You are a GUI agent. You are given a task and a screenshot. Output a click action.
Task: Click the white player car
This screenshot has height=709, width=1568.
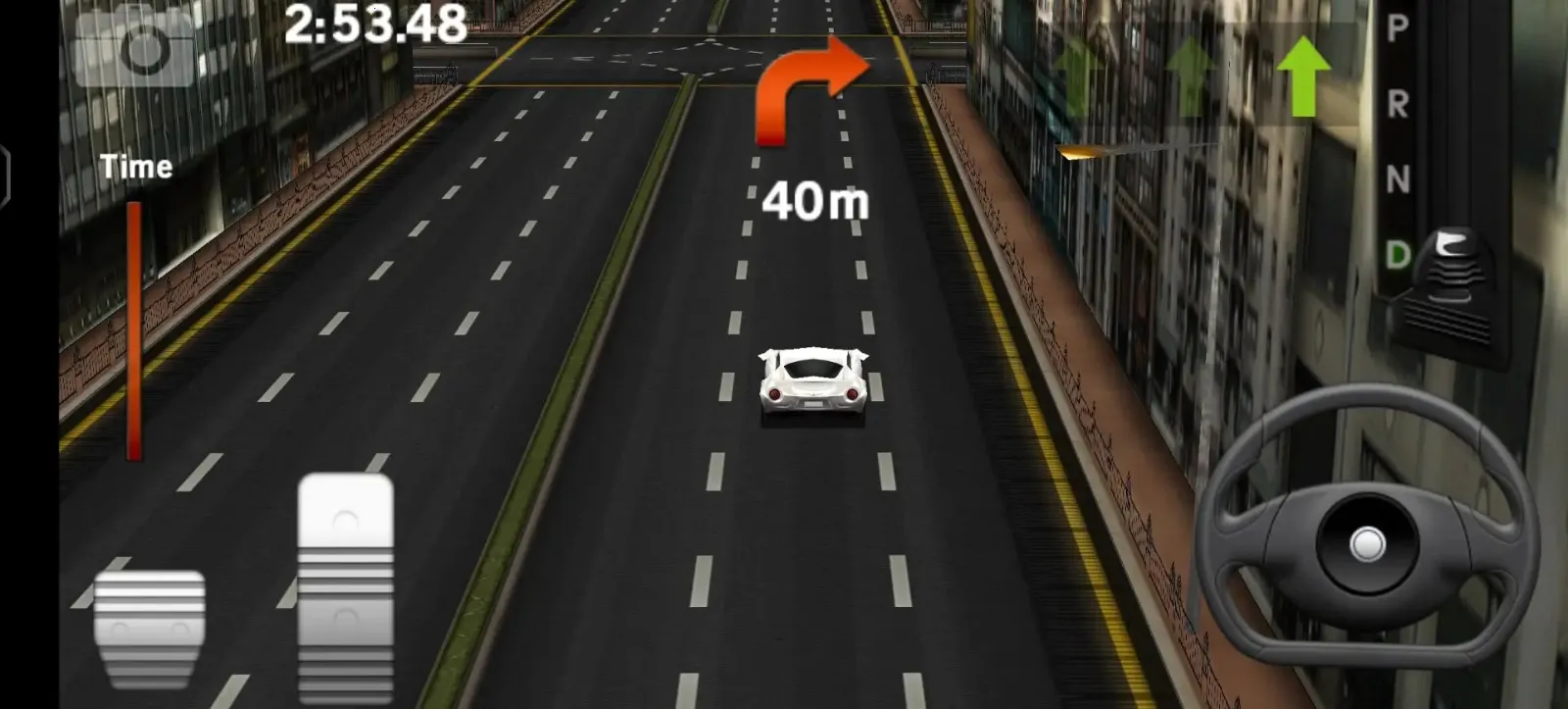[x=811, y=384]
